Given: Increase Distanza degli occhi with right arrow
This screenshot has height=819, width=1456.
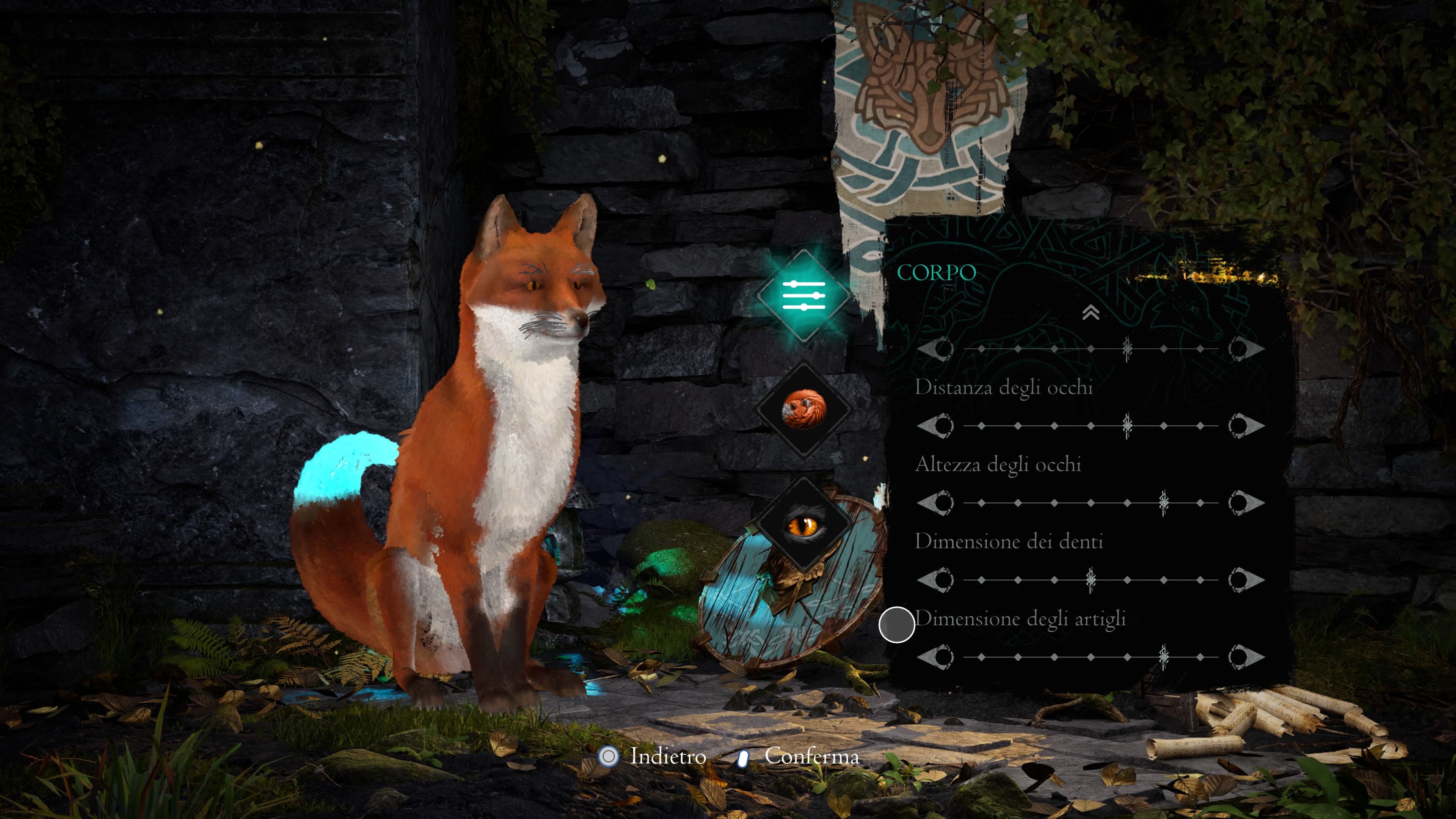Looking at the screenshot, I should (x=1246, y=425).
